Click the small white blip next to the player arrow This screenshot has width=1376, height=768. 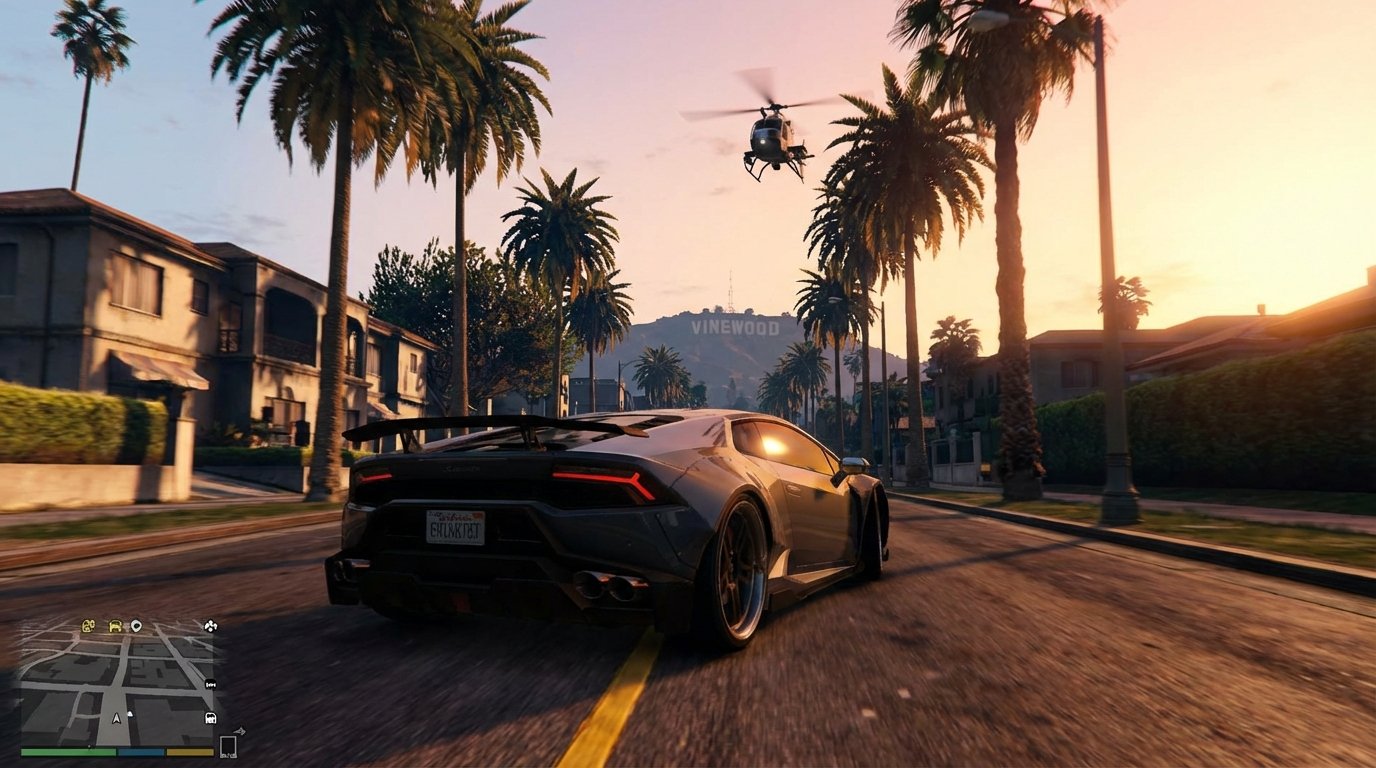pyautogui.click(x=130, y=715)
